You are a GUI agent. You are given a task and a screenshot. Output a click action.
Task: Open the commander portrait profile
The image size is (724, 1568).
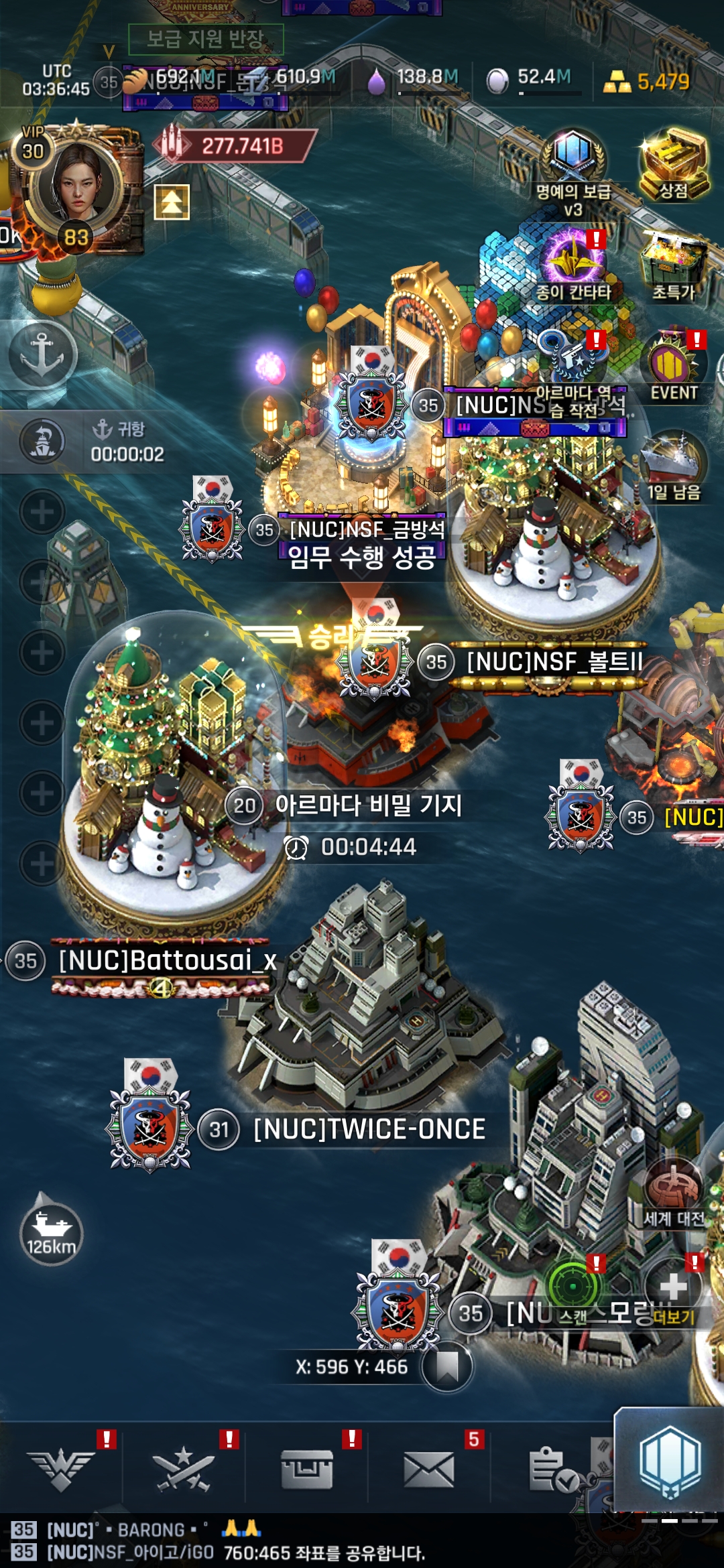[79, 180]
